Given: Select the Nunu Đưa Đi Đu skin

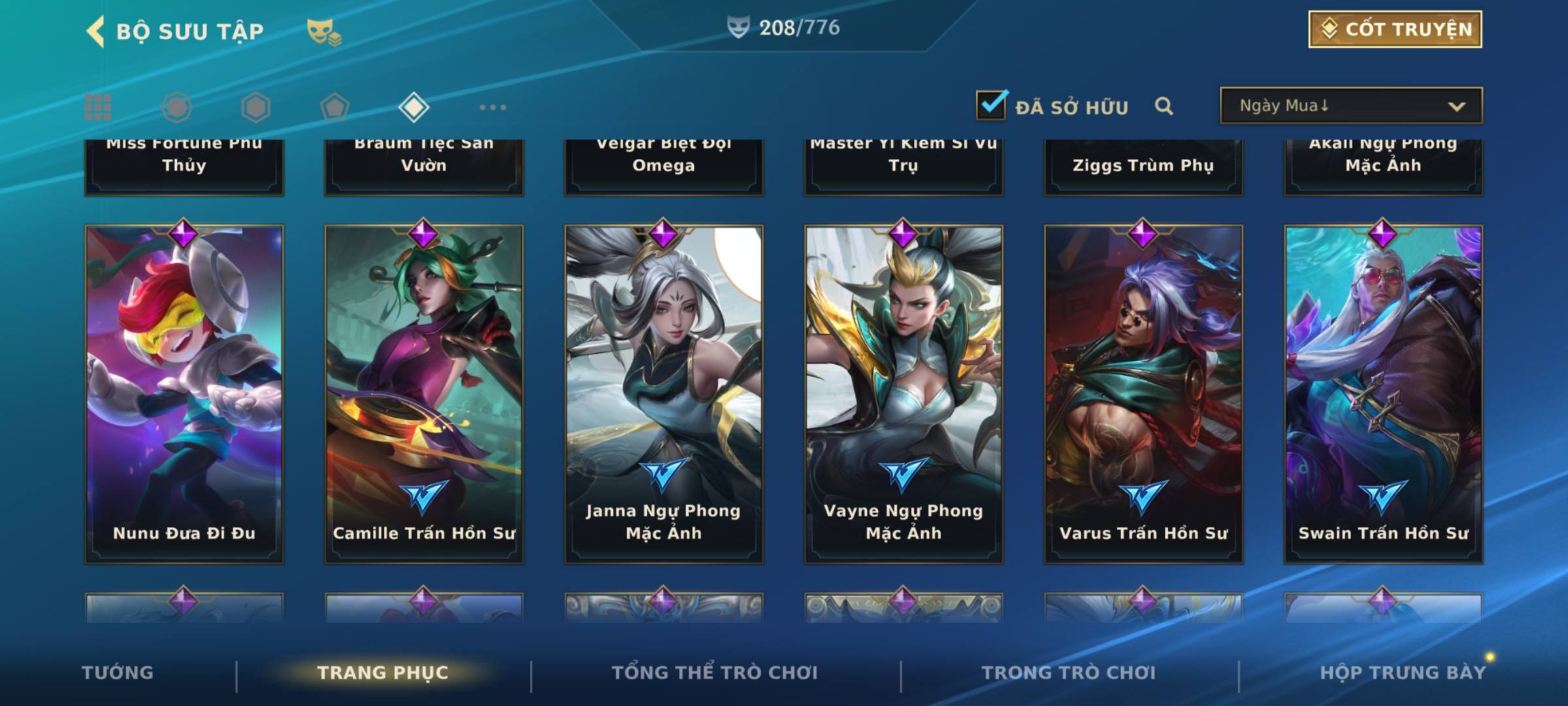Looking at the screenshot, I should [x=184, y=394].
